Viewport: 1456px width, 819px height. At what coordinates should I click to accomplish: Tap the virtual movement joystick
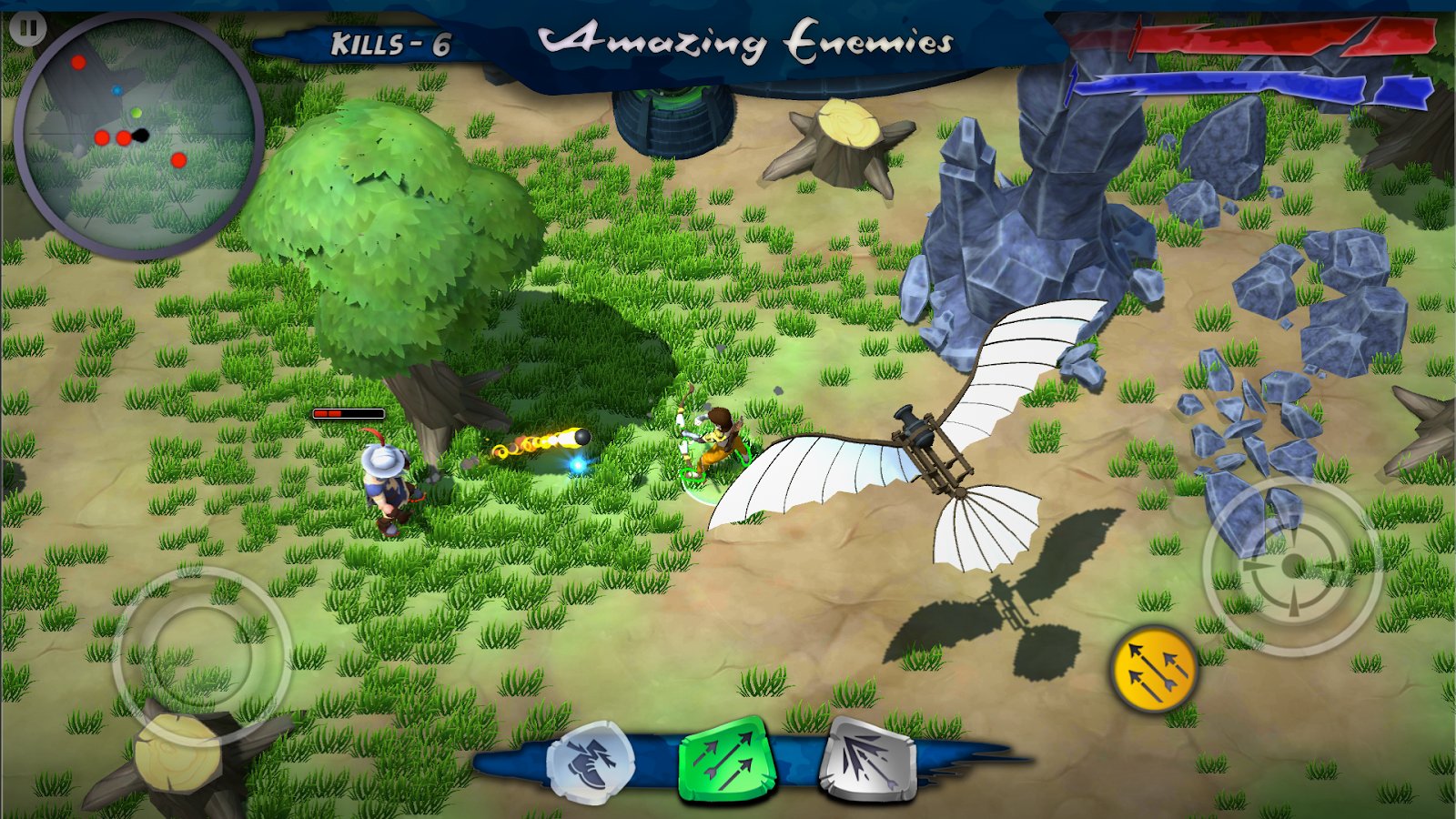pos(201,652)
